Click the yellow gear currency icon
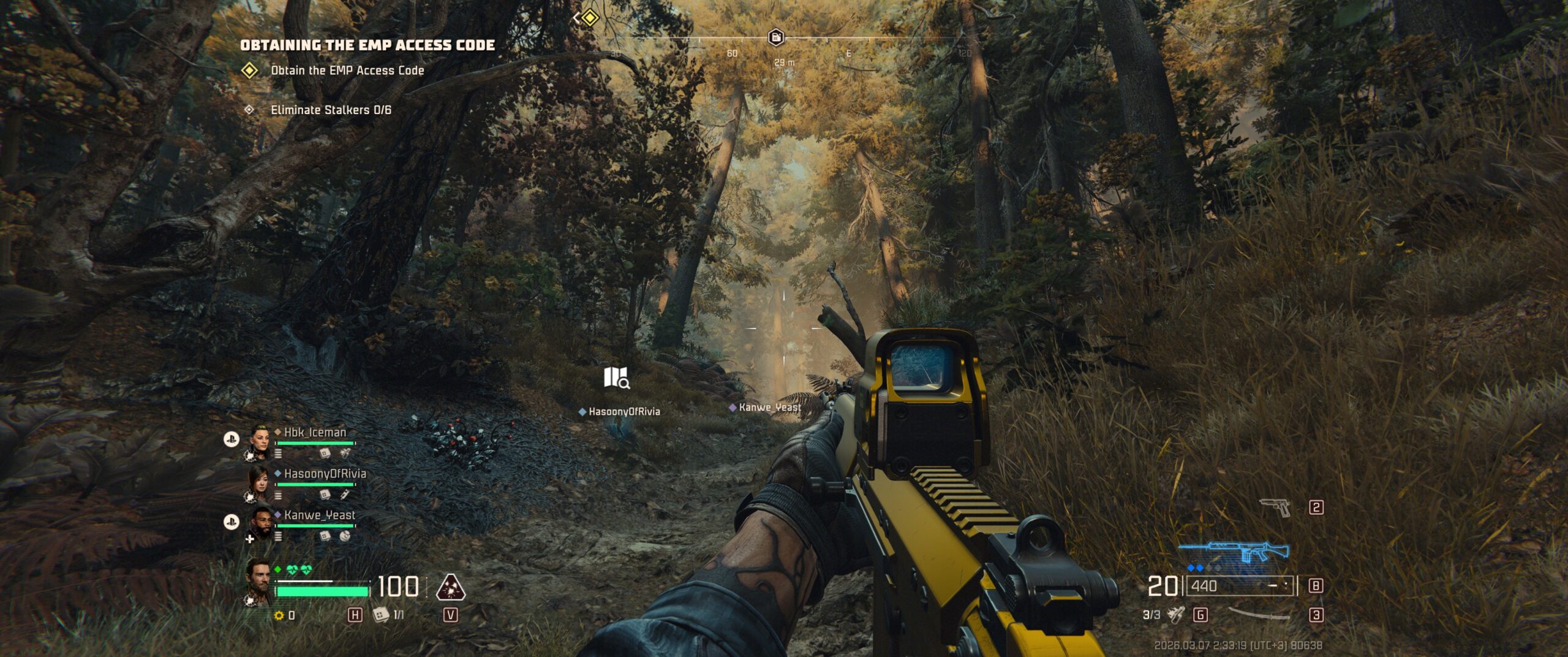This screenshot has height=657, width=1568. (x=279, y=615)
